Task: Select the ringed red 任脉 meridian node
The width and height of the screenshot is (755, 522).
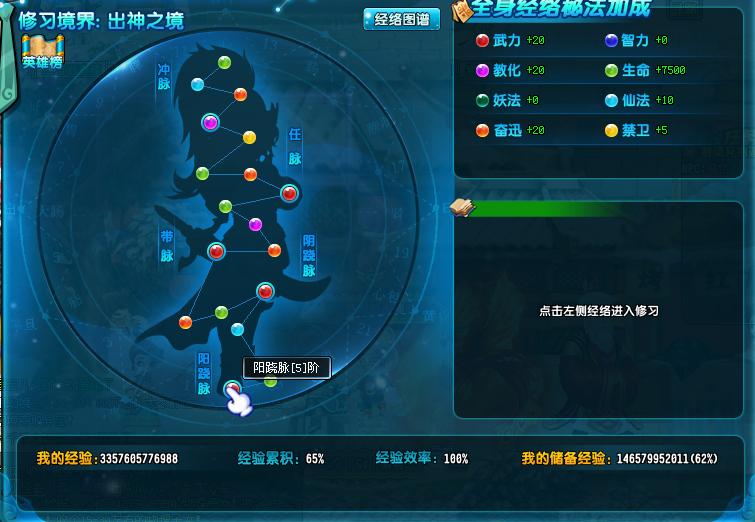Action: (x=289, y=193)
